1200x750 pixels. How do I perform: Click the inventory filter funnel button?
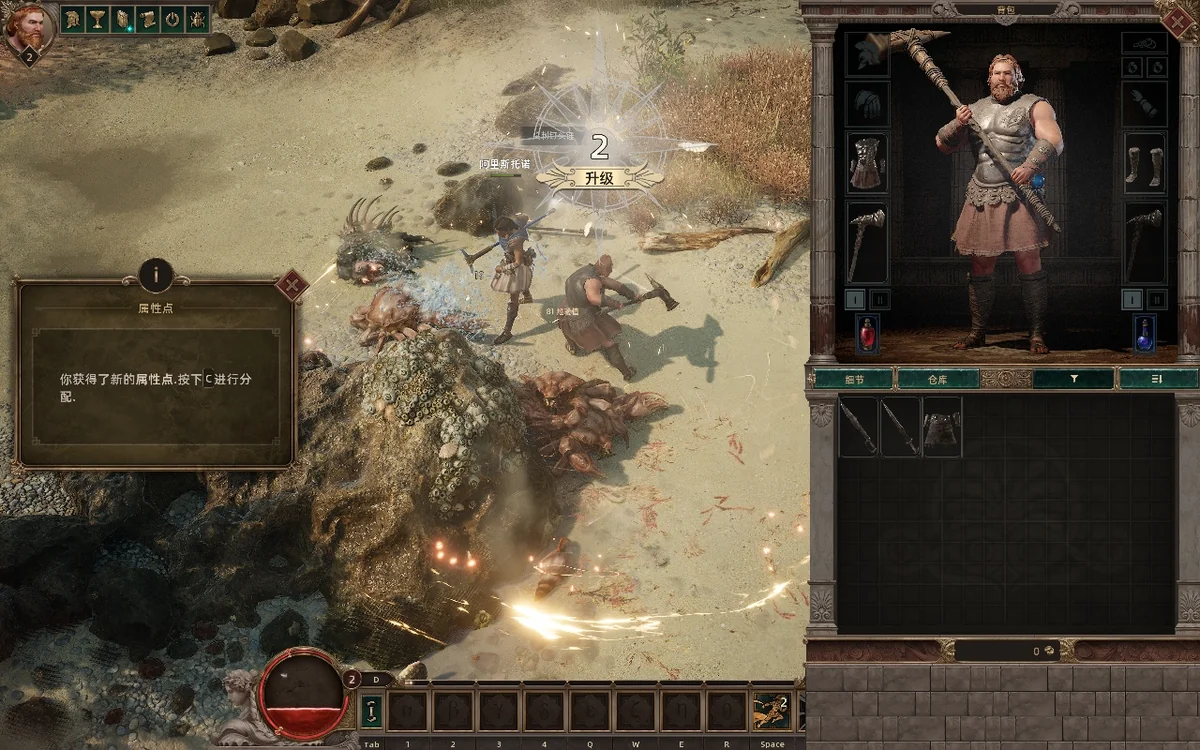point(1073,379)
